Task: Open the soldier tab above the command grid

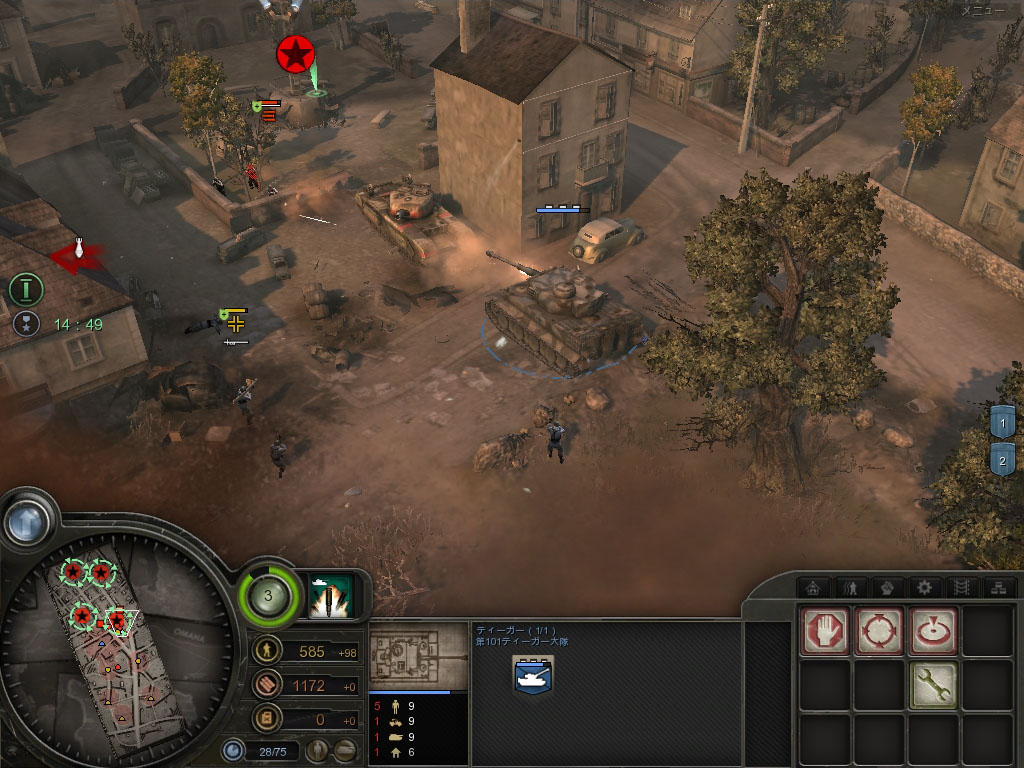Action: pos(850,588)
